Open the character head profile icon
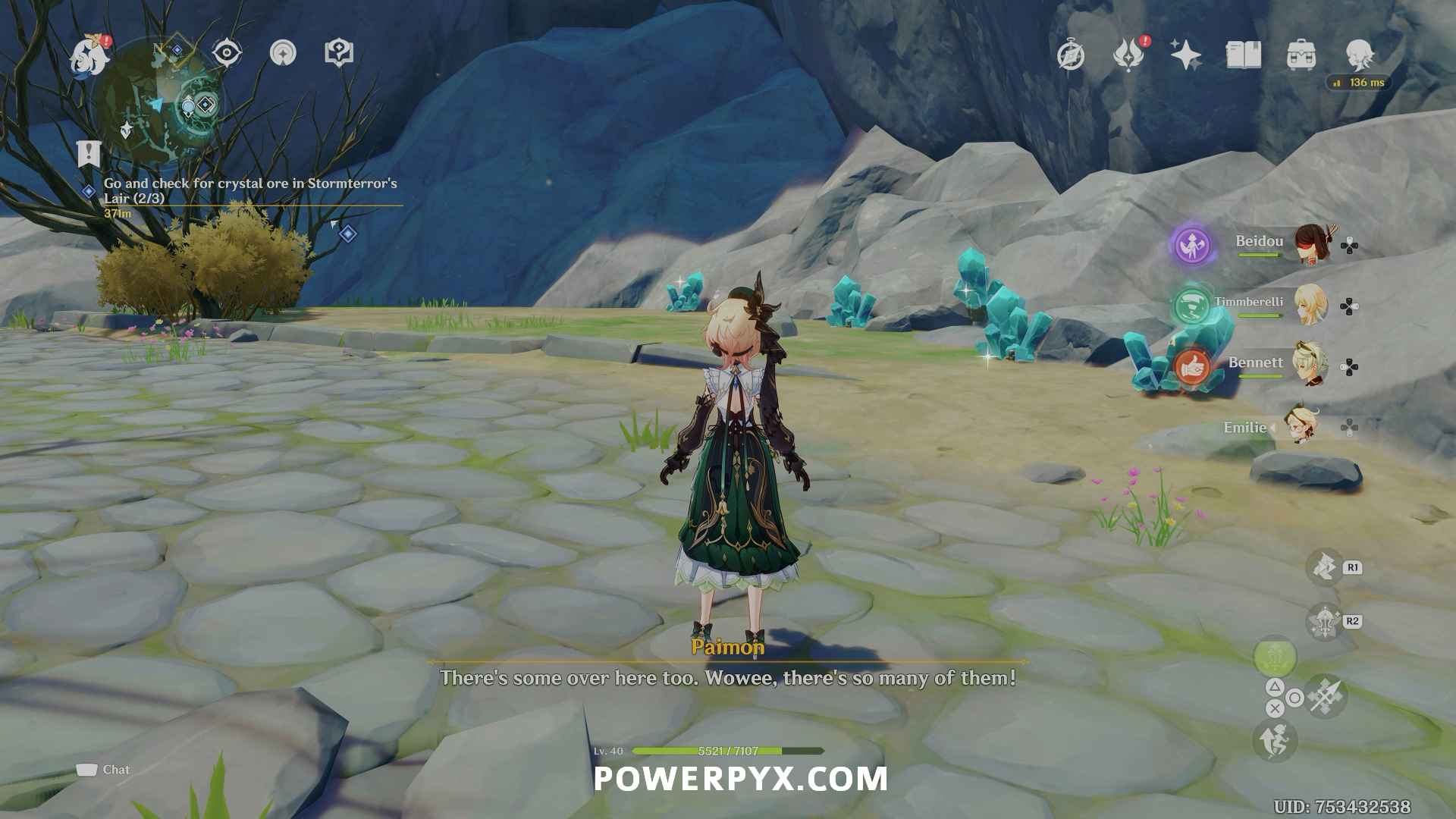Viewport: 1456px width, 819px height. click(1359, 55)
